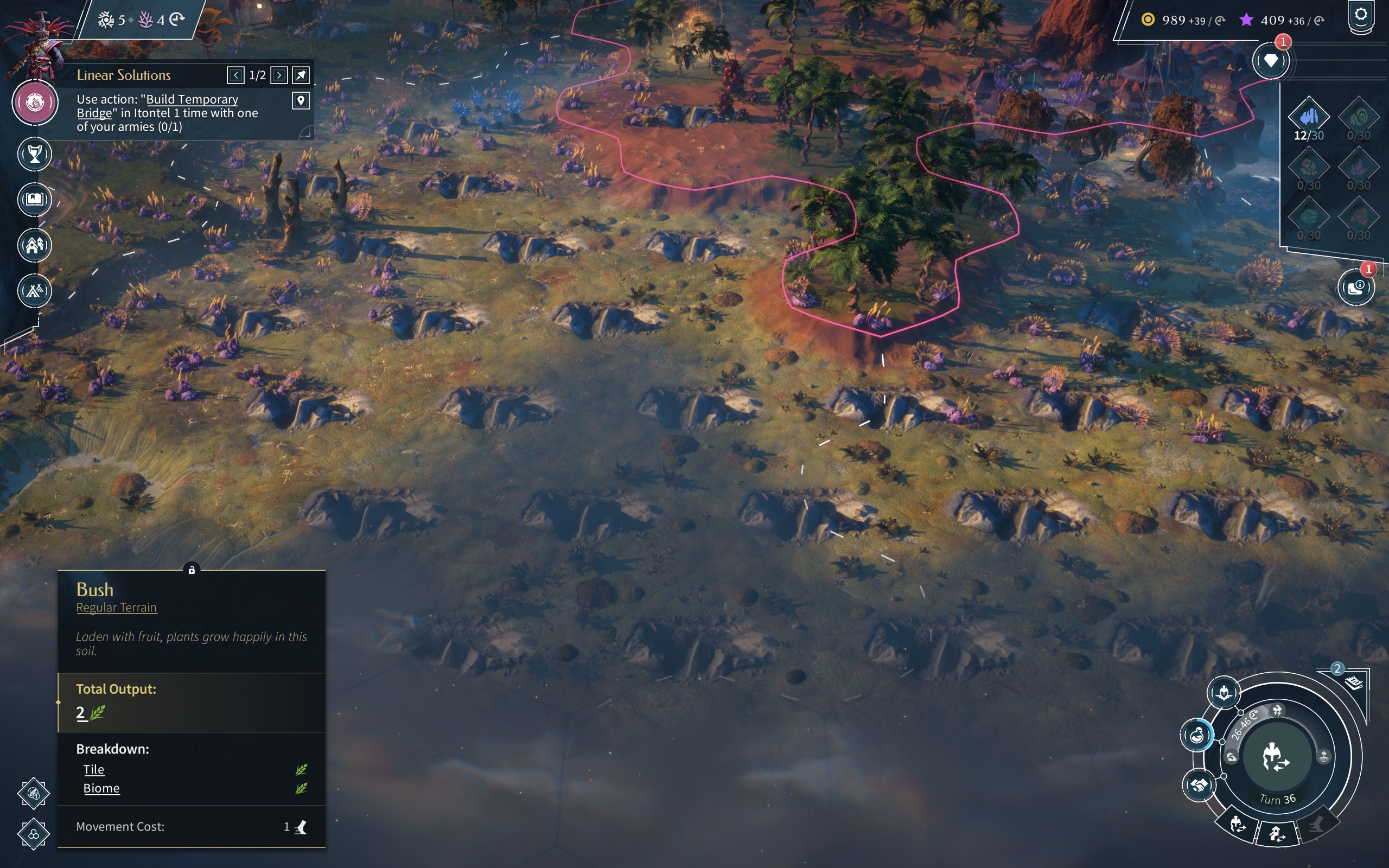The image size is (1389, 868).
Task: Follow the Build Temporary Bridge link
Action: (192, 99)
